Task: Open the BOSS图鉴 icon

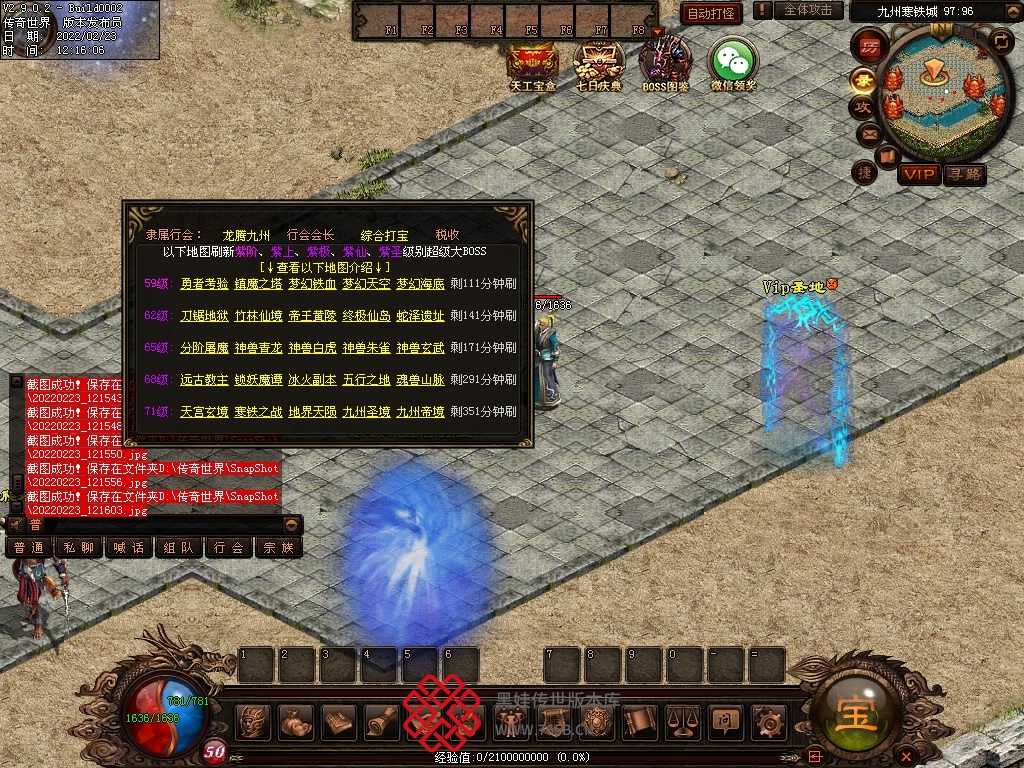Action: [x=665, y=62]
